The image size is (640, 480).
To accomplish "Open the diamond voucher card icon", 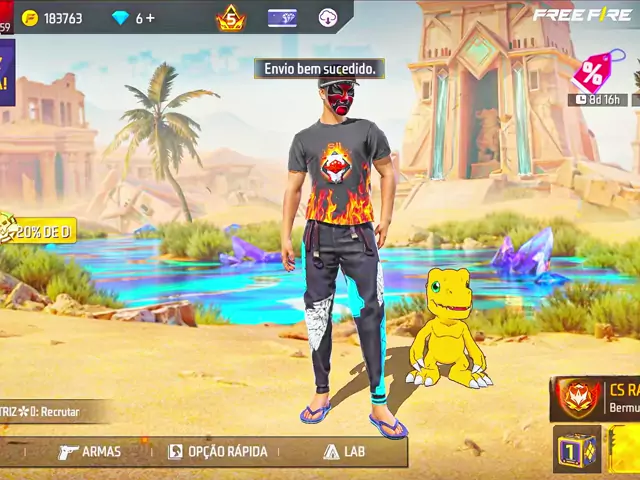I will [x=282, y=18].
